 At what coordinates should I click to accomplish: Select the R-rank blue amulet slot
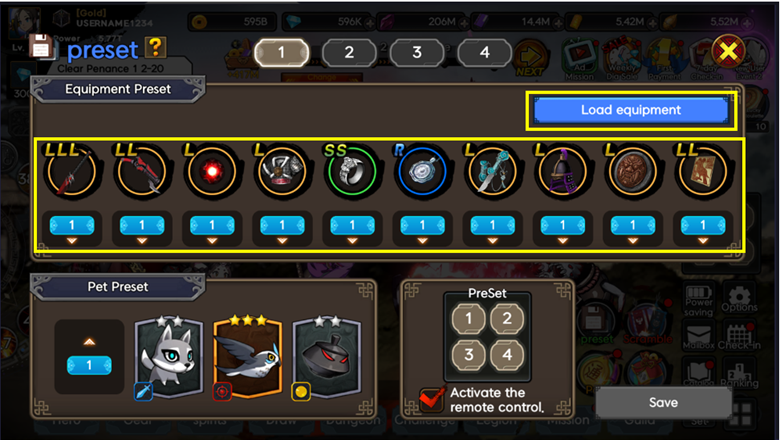(421, 175)
